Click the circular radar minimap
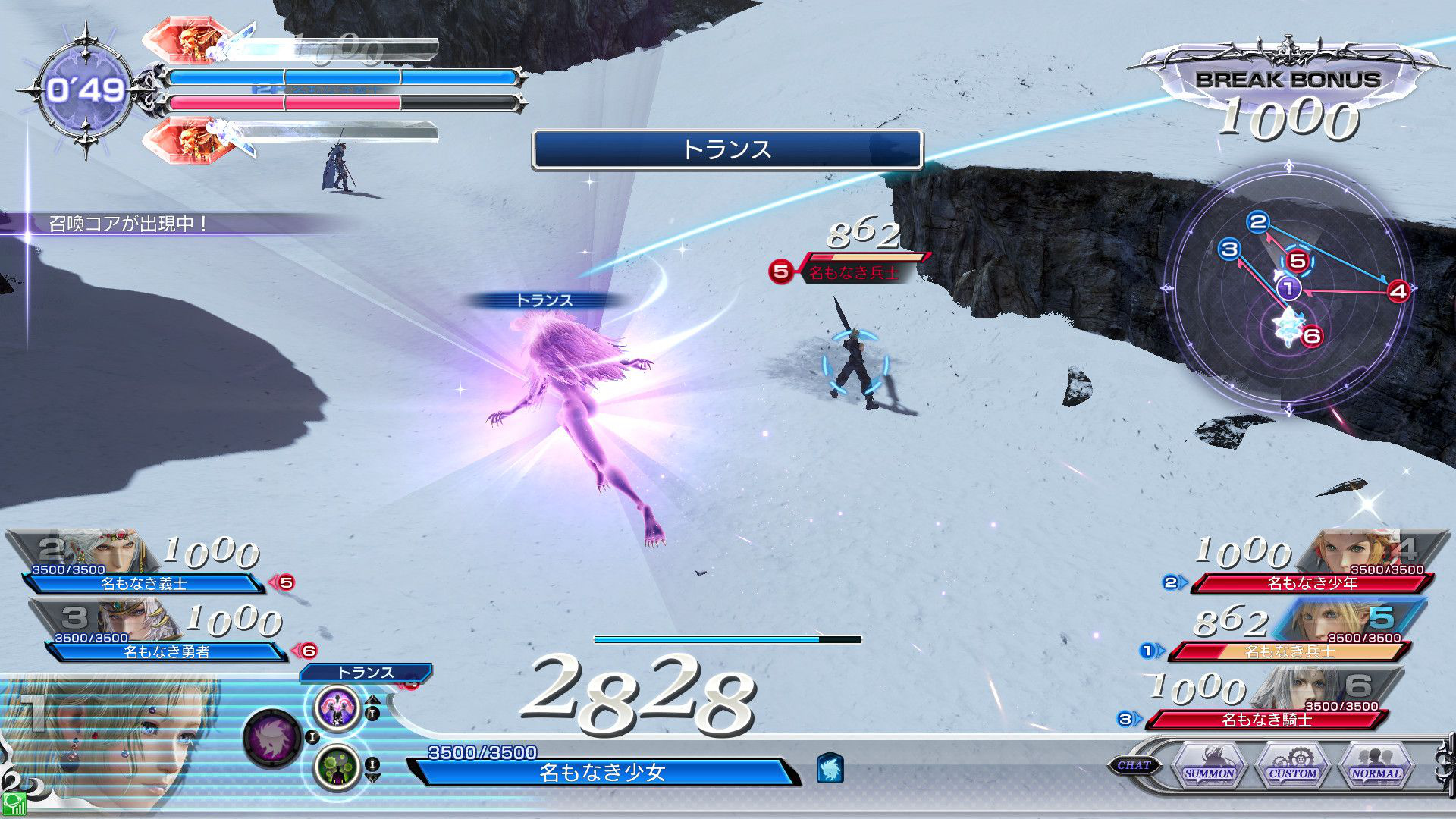 [x=1289, y=289]
